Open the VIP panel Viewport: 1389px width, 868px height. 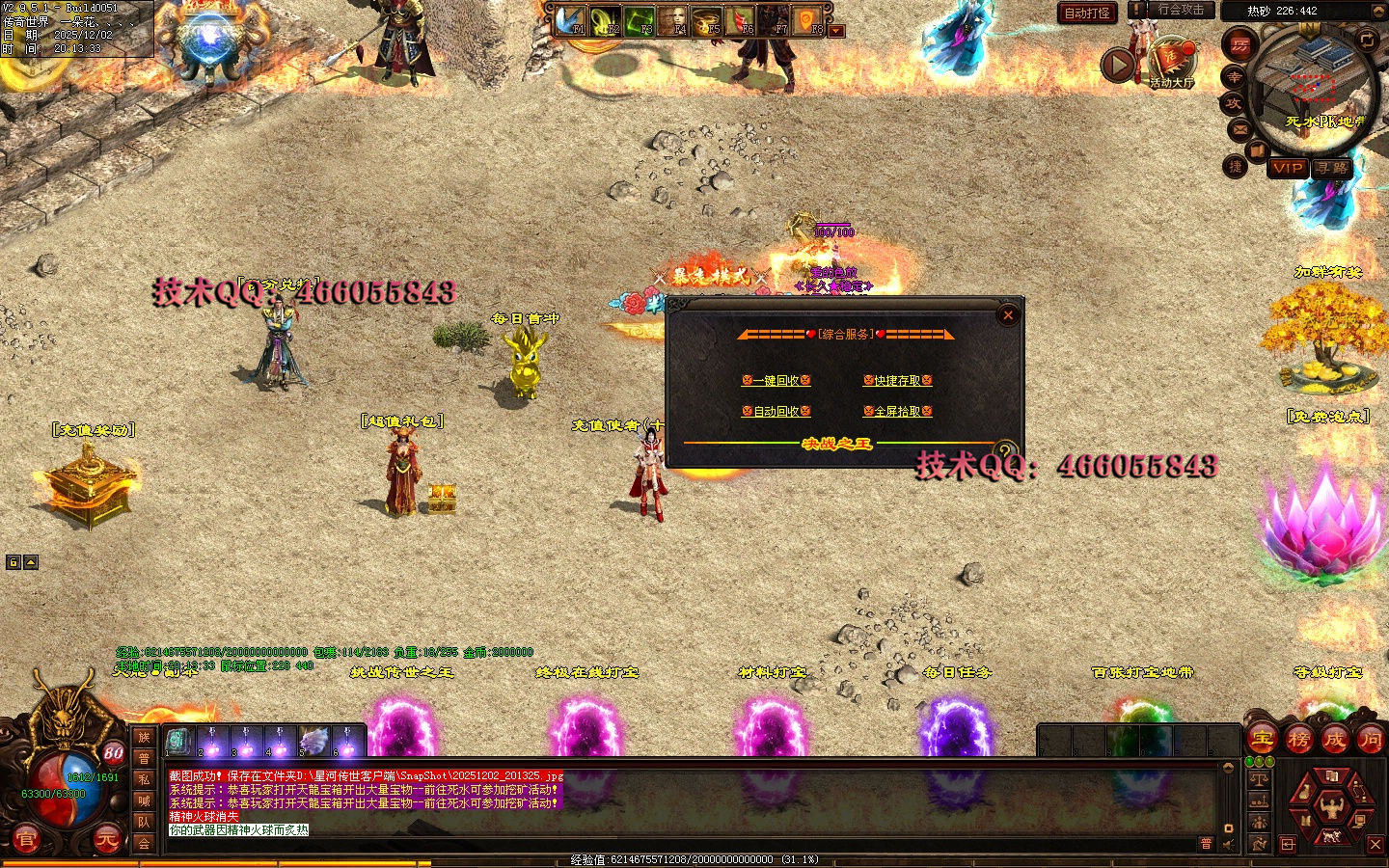point(1288,168)
